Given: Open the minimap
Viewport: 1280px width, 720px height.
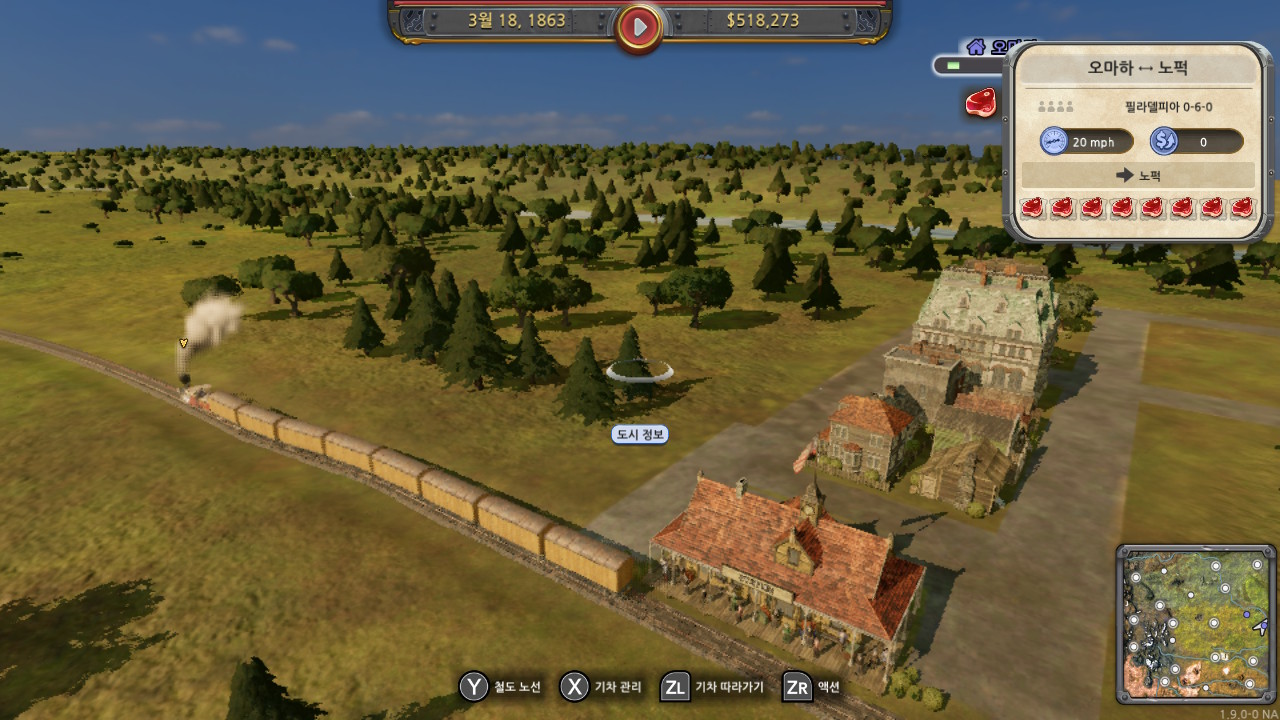Looking at the screenshot, I should (x=1196, y=624).
